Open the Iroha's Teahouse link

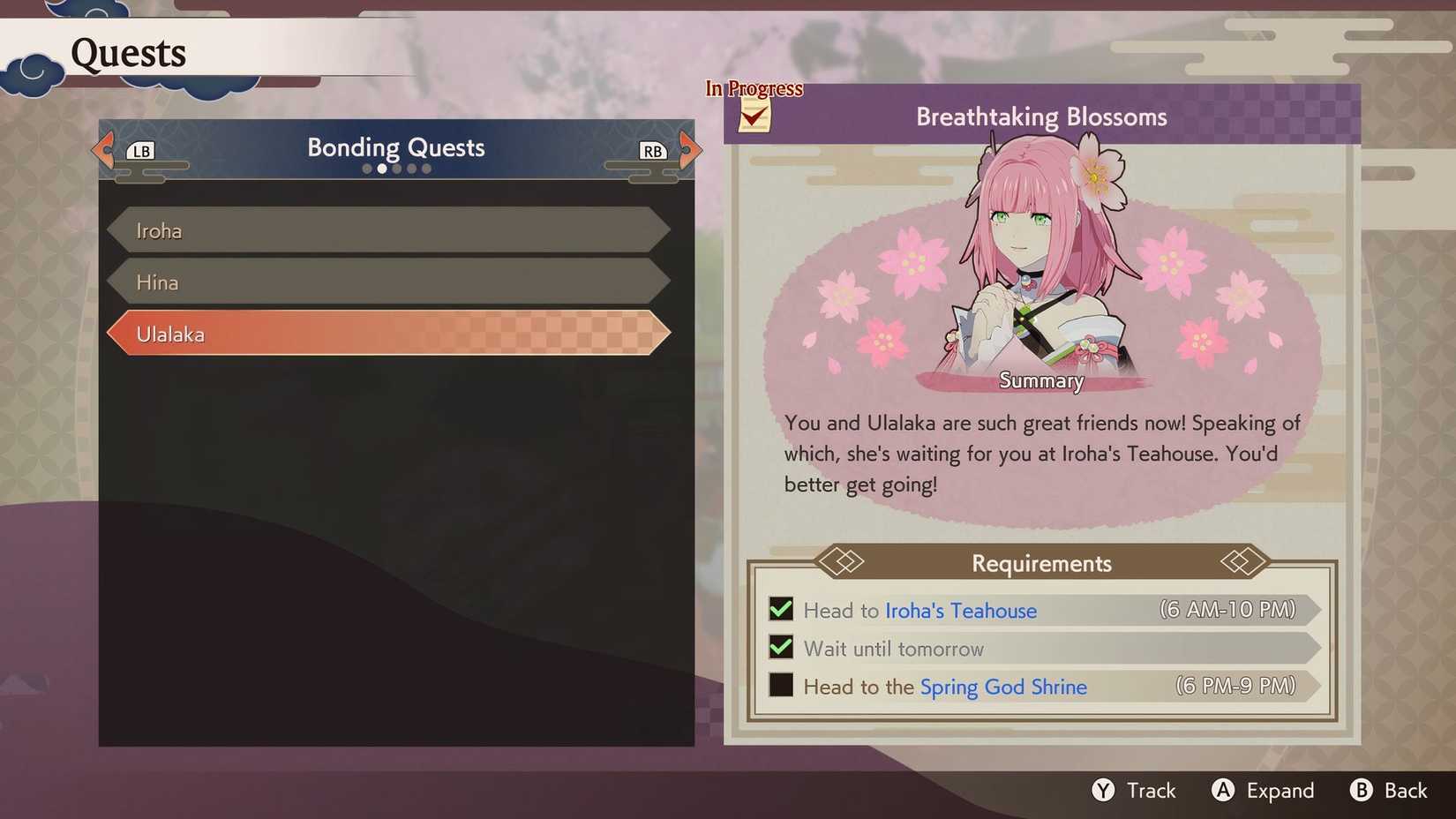[x=961, y=610]
